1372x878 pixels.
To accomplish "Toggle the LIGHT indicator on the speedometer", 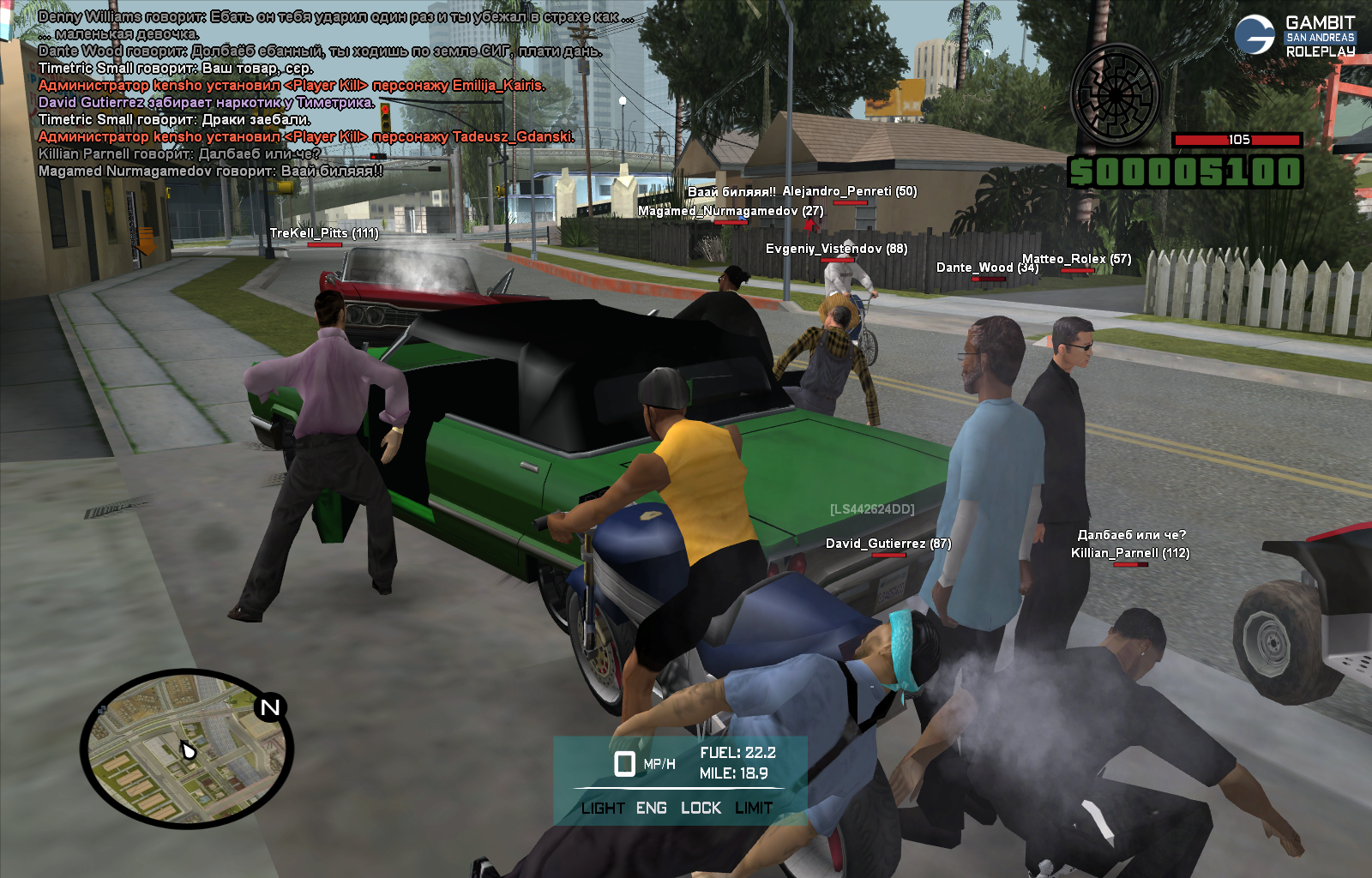I will coord(602,808).
